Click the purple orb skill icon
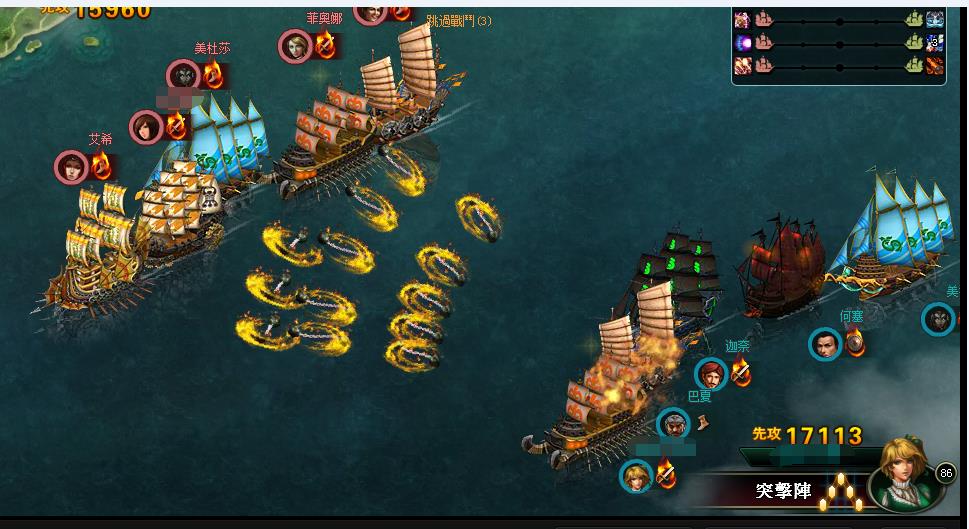969x529 pixels. (x=743, y=42)
